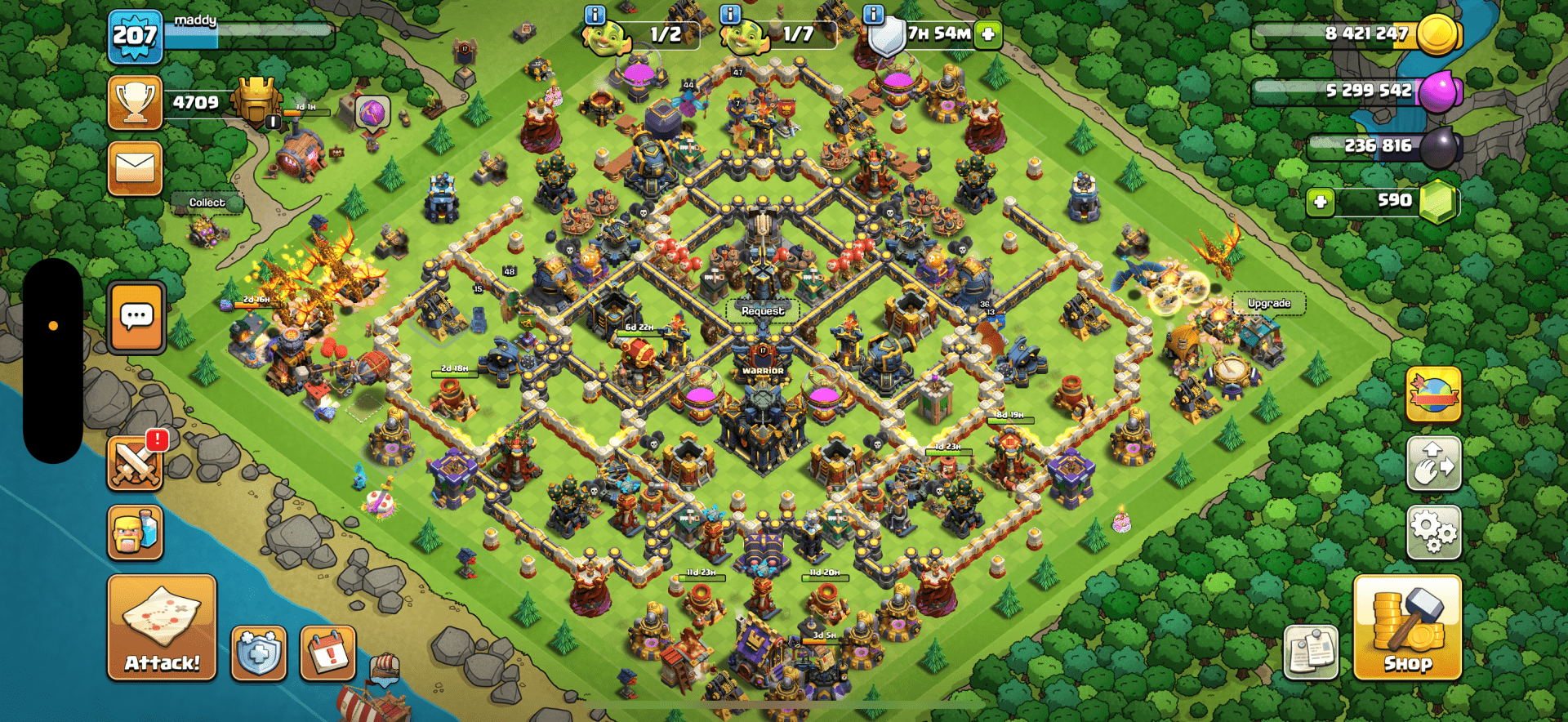
Task: Open the layout editor hand icon
Action: 1433,463
